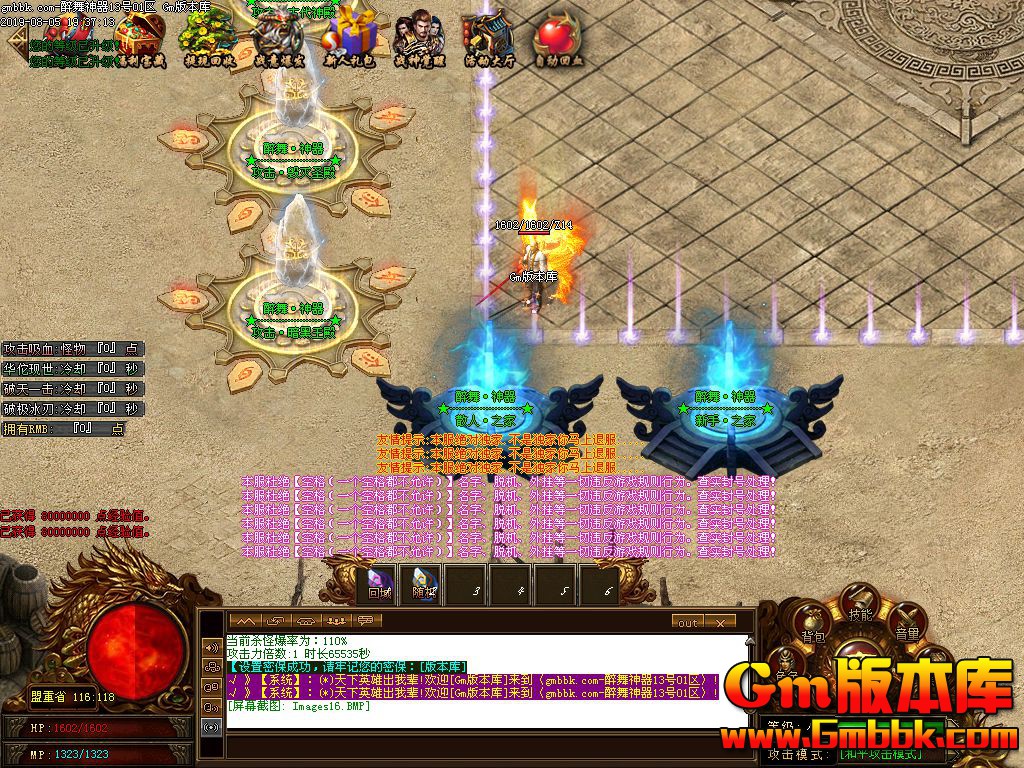Toggle the speaker channel on chat sidebar
1024x768 pixels.
(x=211, y=647)
